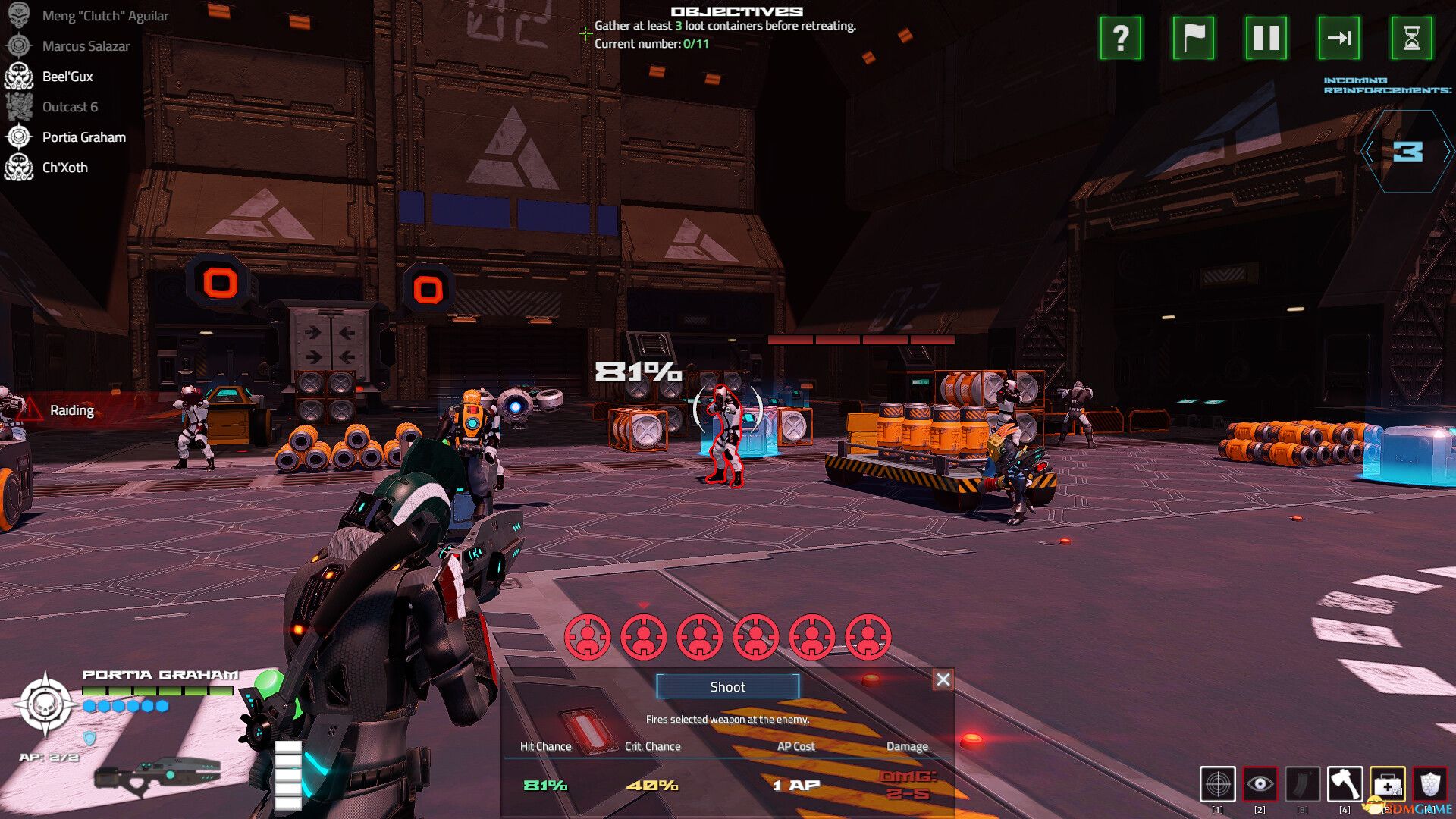The image size is (1456, 819).
Task: Open the question mark help button
Action: click(x=1120, y=38)
